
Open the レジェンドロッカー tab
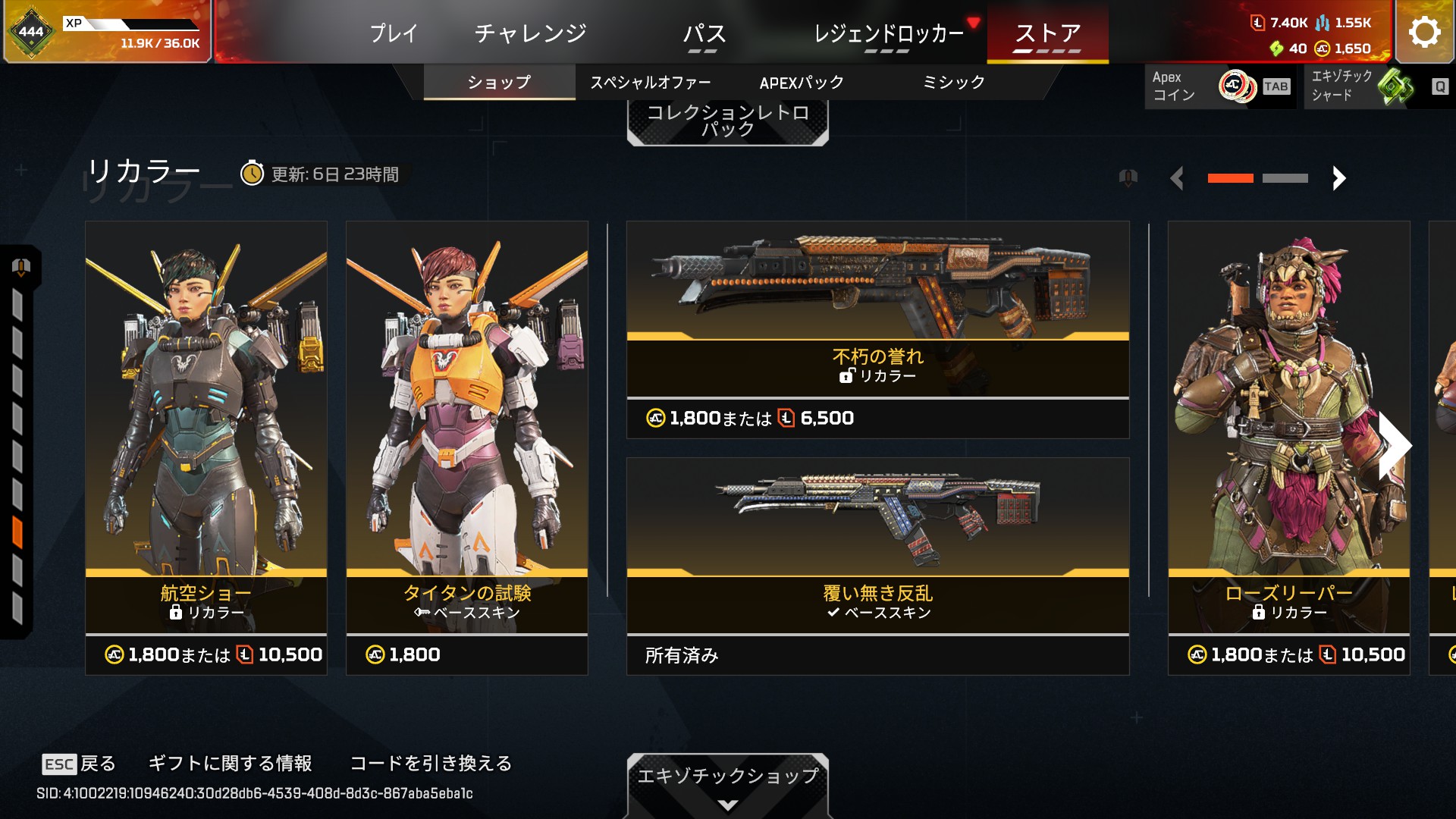tap(888, 33)
